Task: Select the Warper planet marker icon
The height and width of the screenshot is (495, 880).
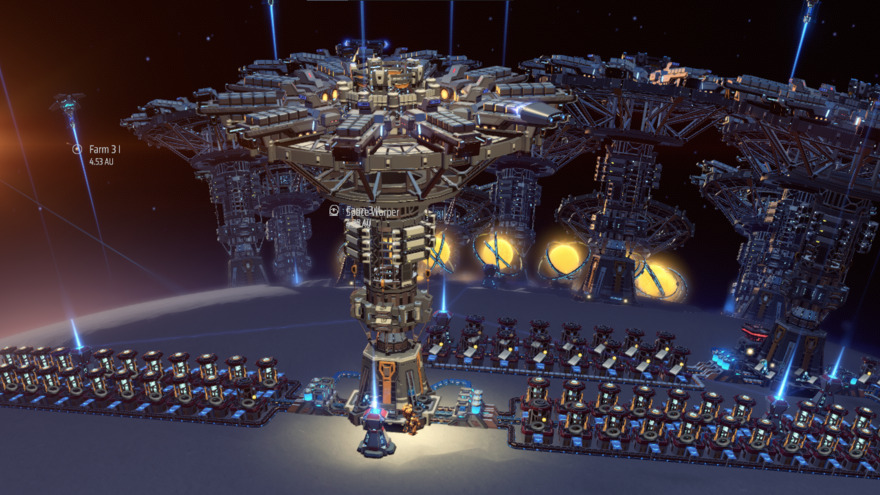Action: pos(334,211)
